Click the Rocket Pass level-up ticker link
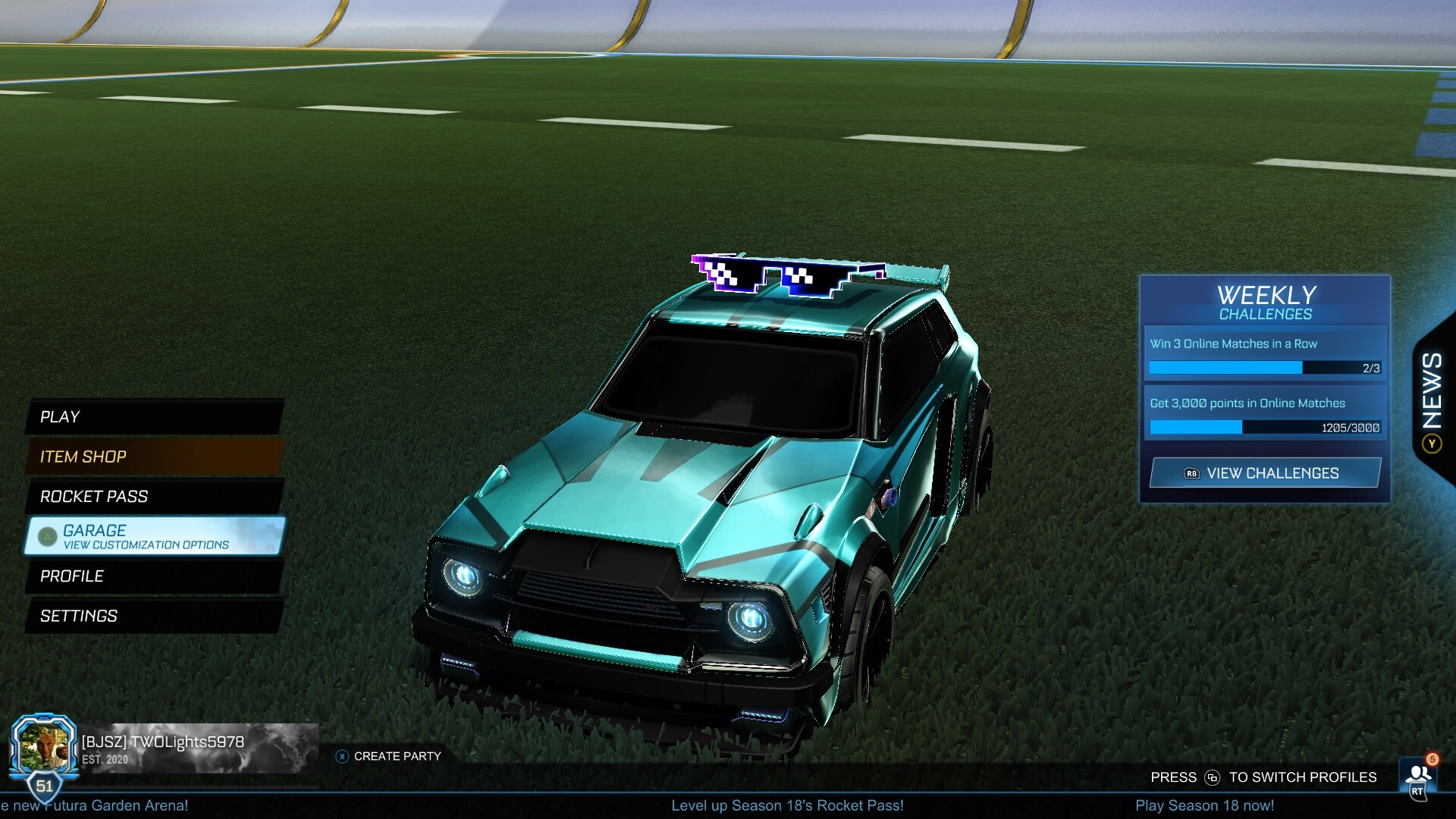This screenshot has height=819, width=1456. [788, 806]
